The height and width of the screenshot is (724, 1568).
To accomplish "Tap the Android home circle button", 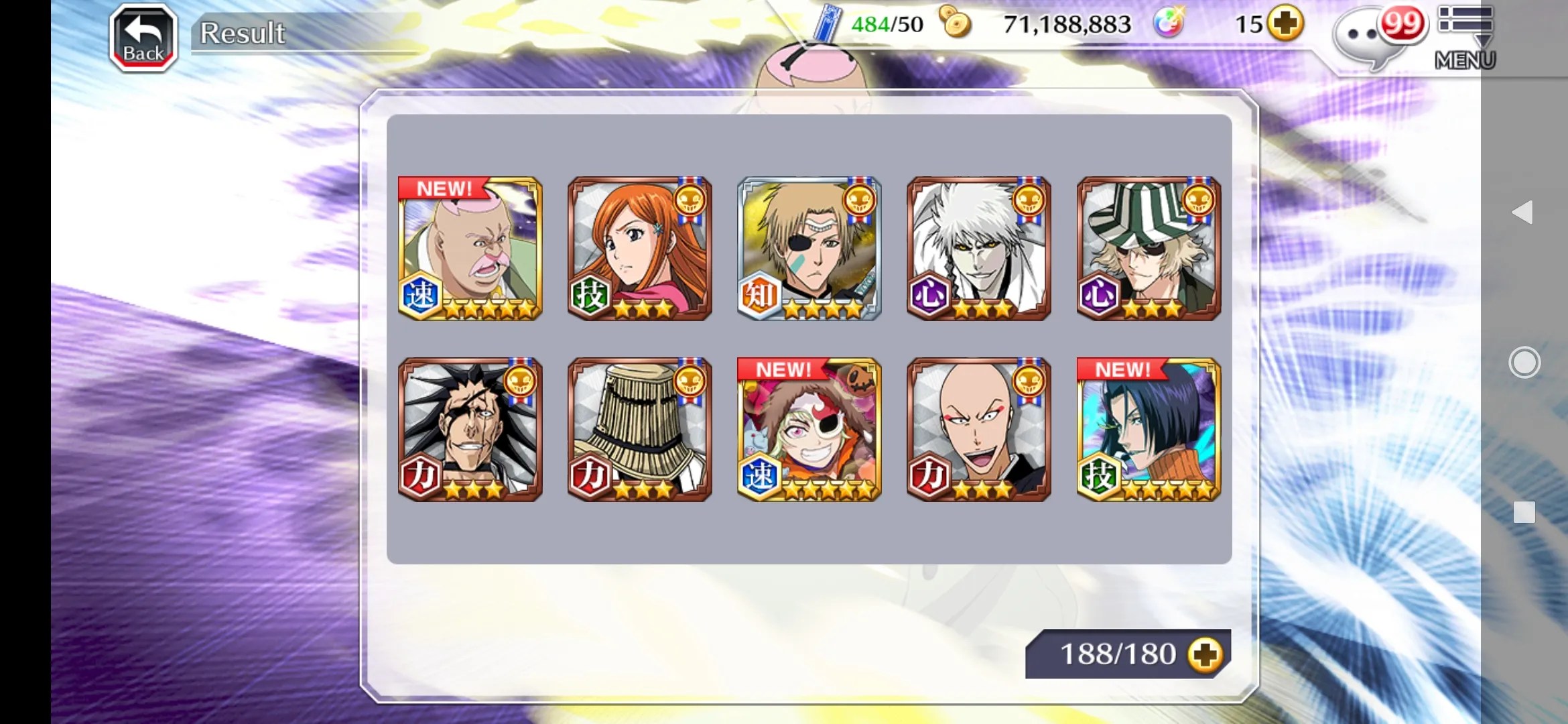I will (x=1524, y=363).
